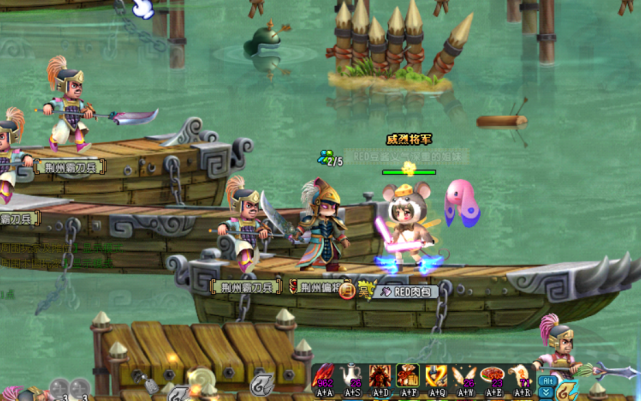
Task: Use the white wings hotbar item
Action: pos(465,377)
